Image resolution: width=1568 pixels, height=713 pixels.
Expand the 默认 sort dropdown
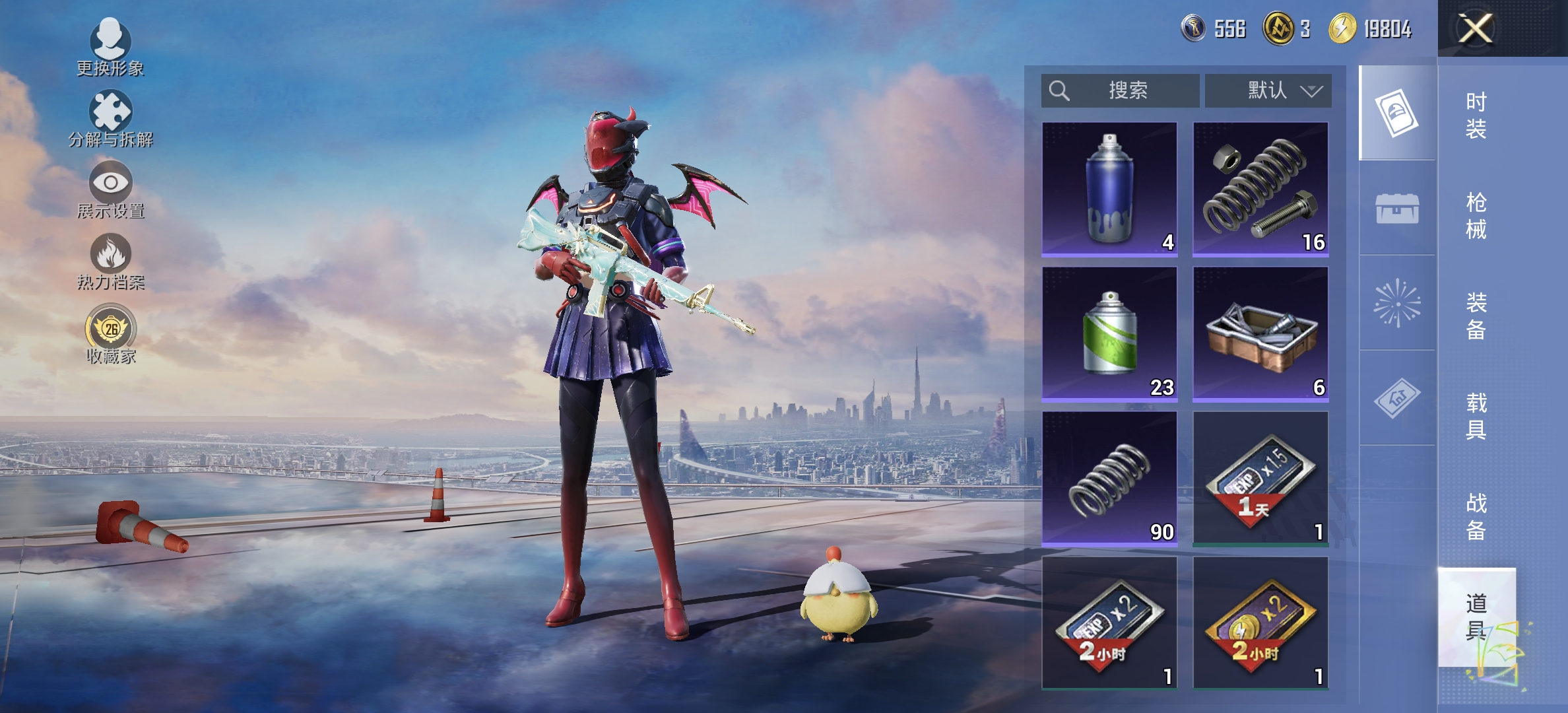[1268, 90]
